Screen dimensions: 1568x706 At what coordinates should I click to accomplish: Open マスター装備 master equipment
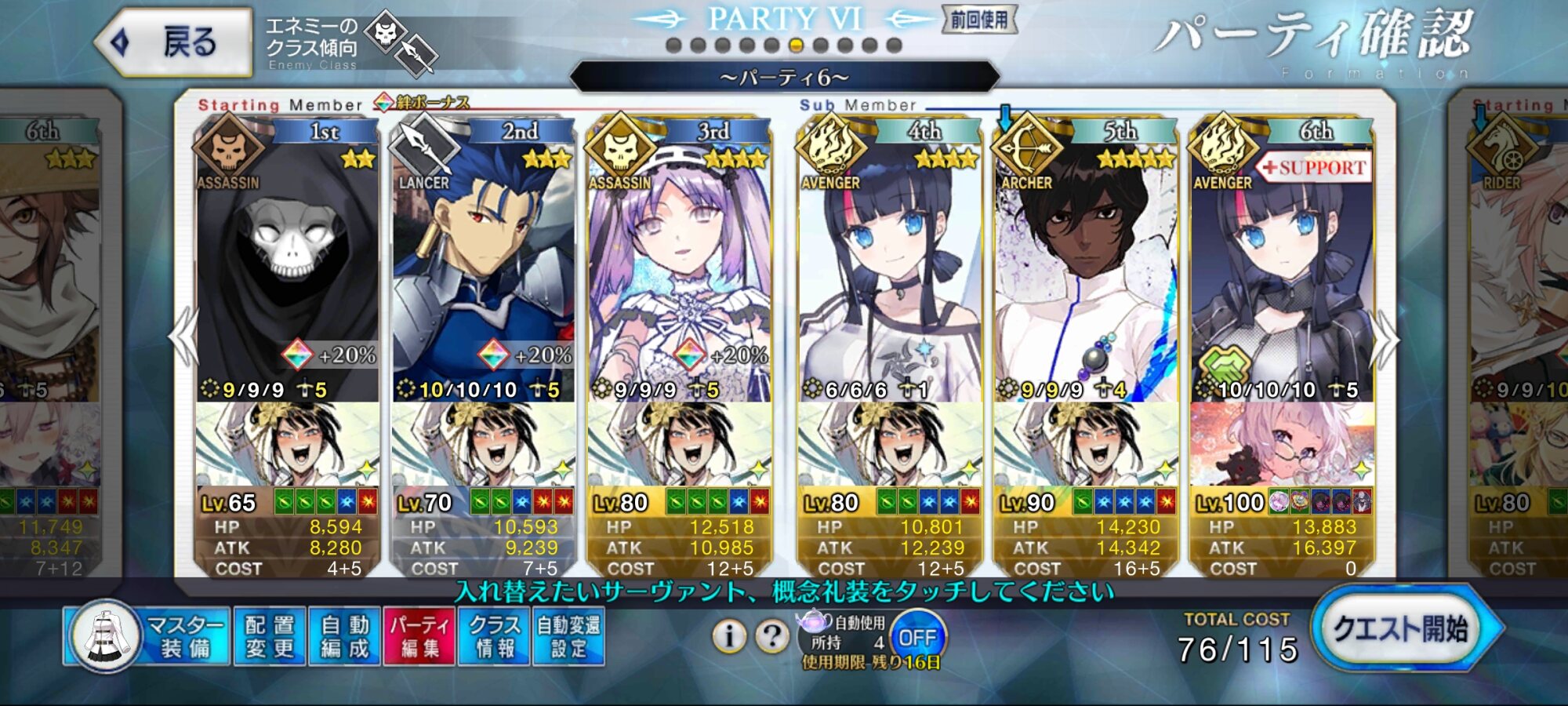(x=149, y=636)
